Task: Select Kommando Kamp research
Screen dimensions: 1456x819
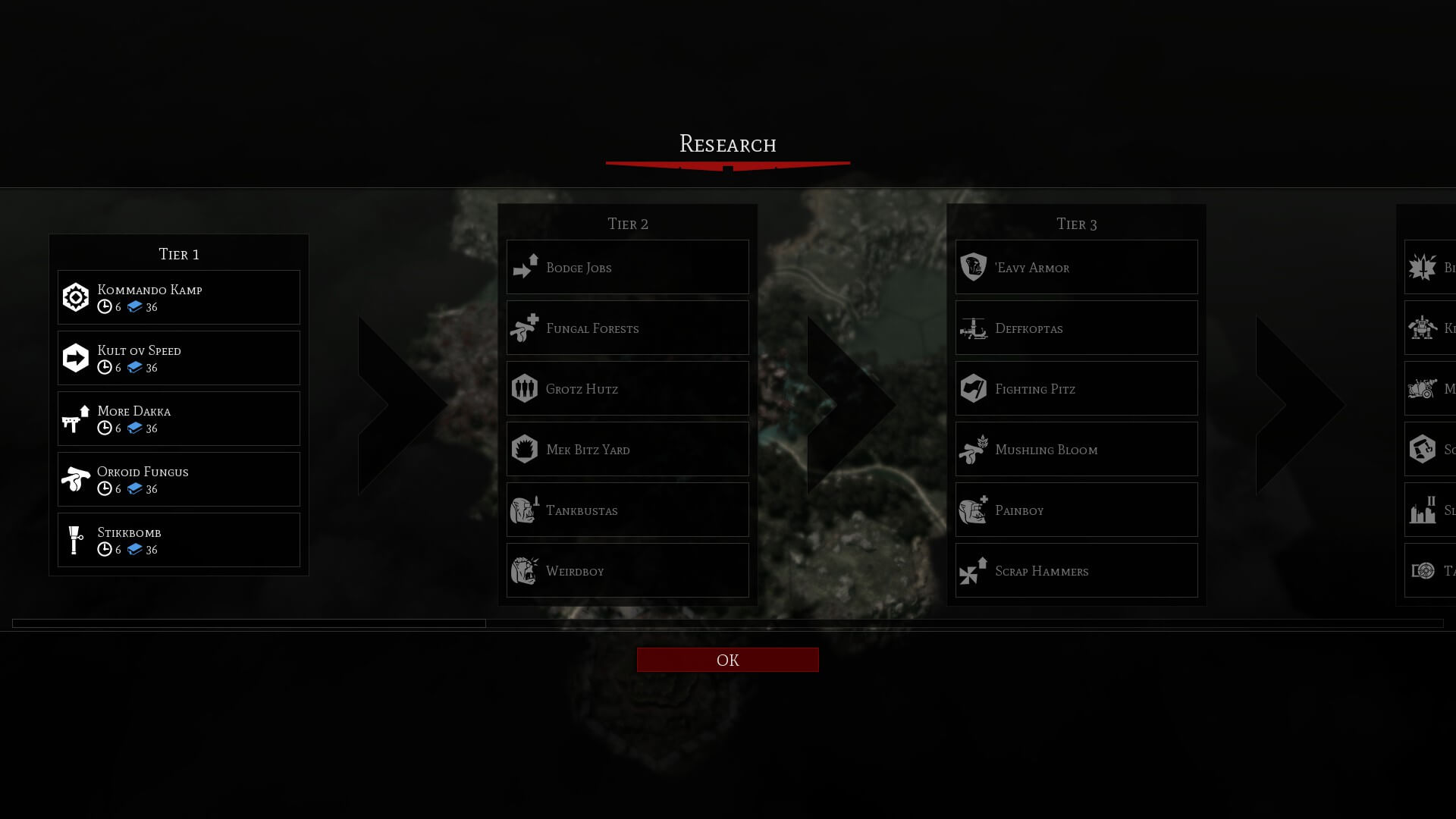Action: click(179, 297)
